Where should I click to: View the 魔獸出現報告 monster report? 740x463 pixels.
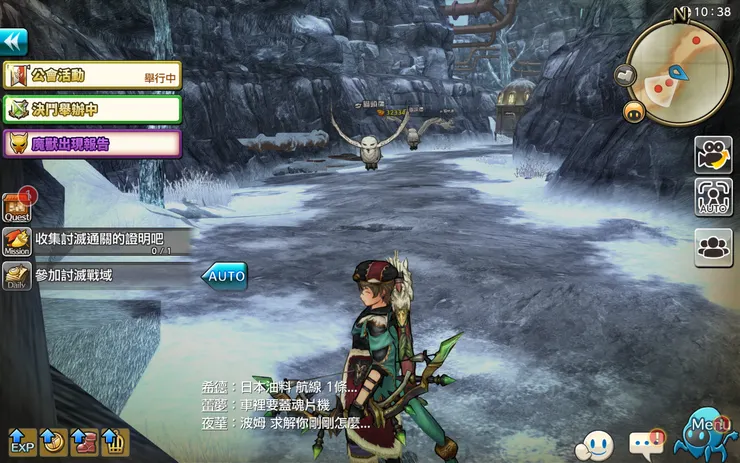(92, 143)
